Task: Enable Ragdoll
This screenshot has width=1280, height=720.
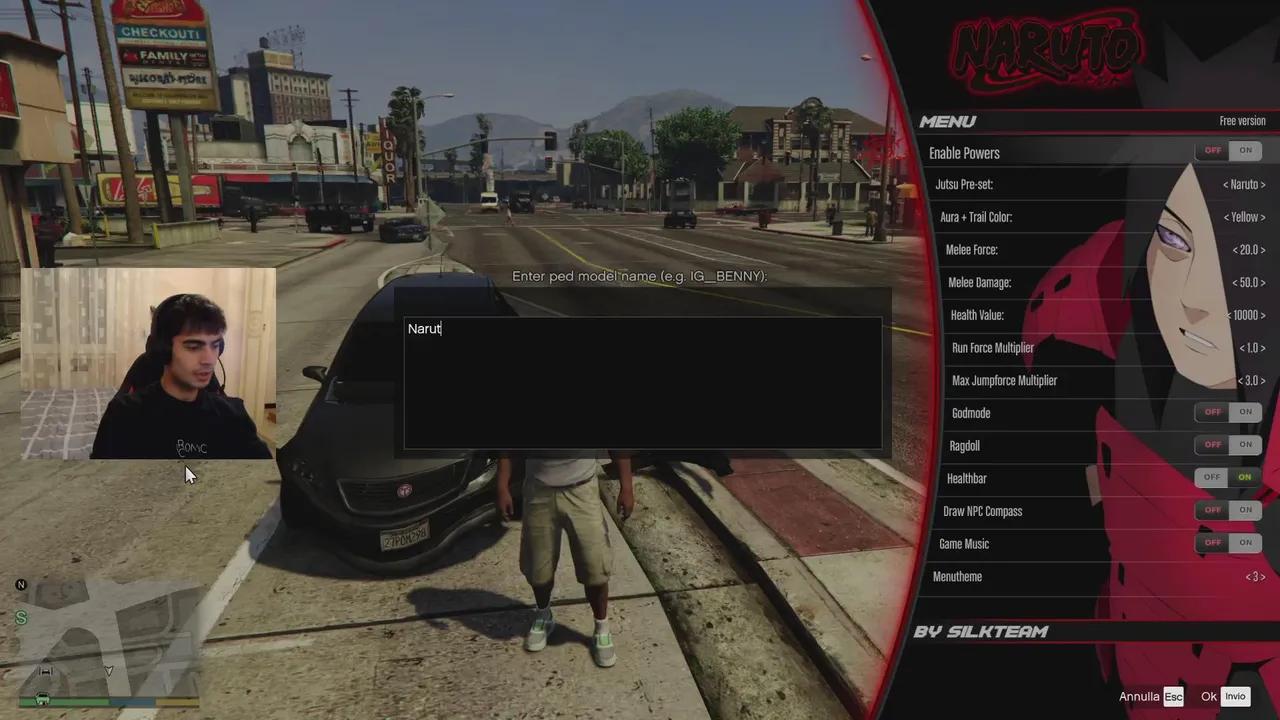Action: pos(1245,444)
